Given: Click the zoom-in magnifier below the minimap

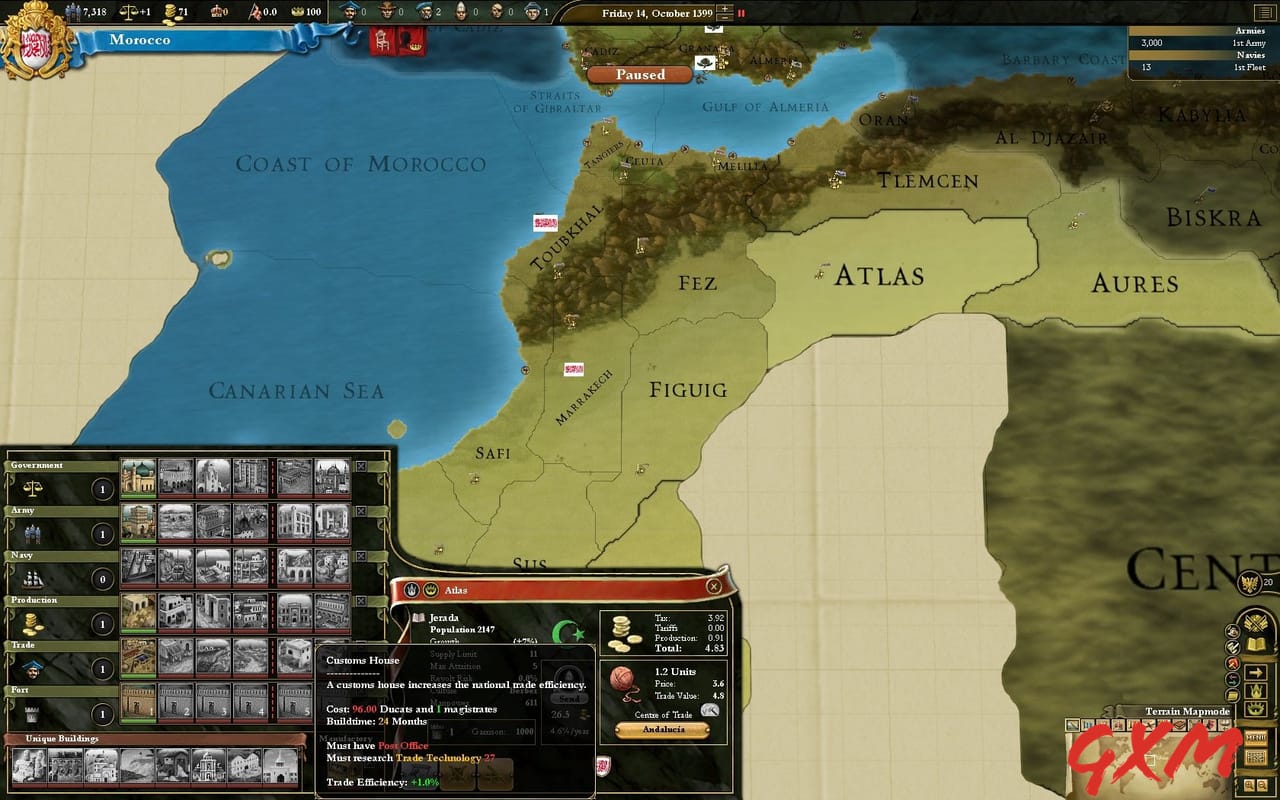Looking at the screenshot, I should coord(1250,785).
